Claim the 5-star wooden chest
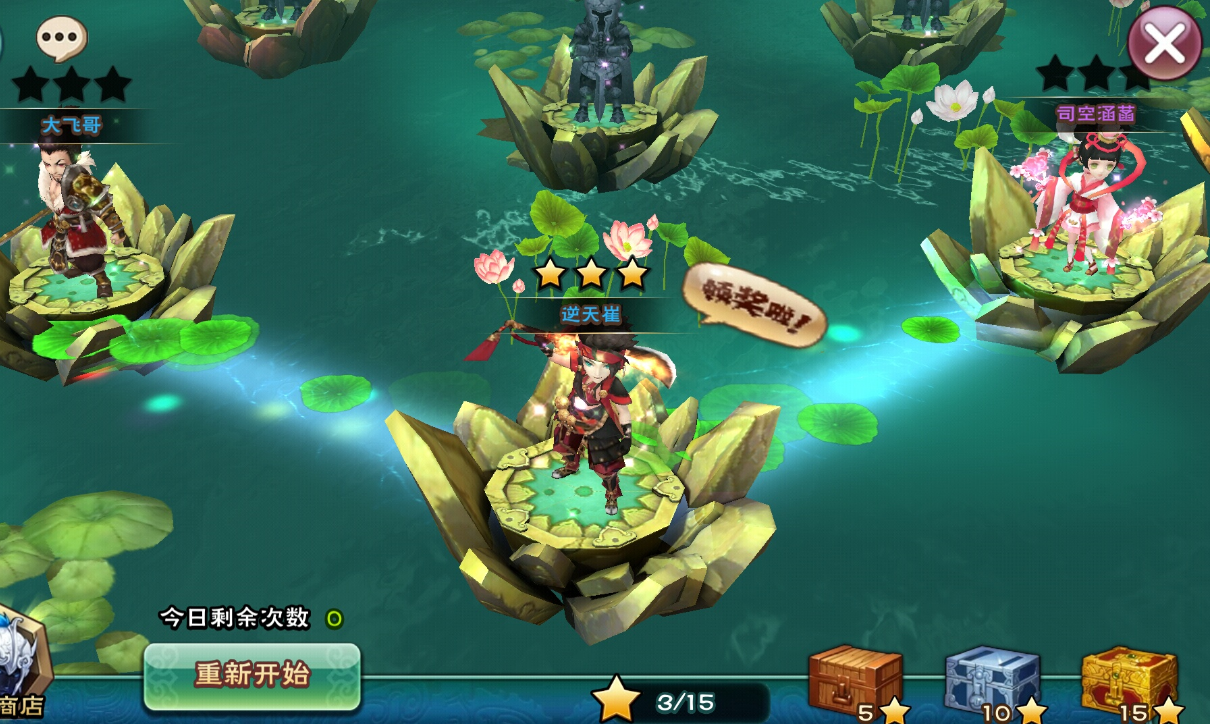 855,680
